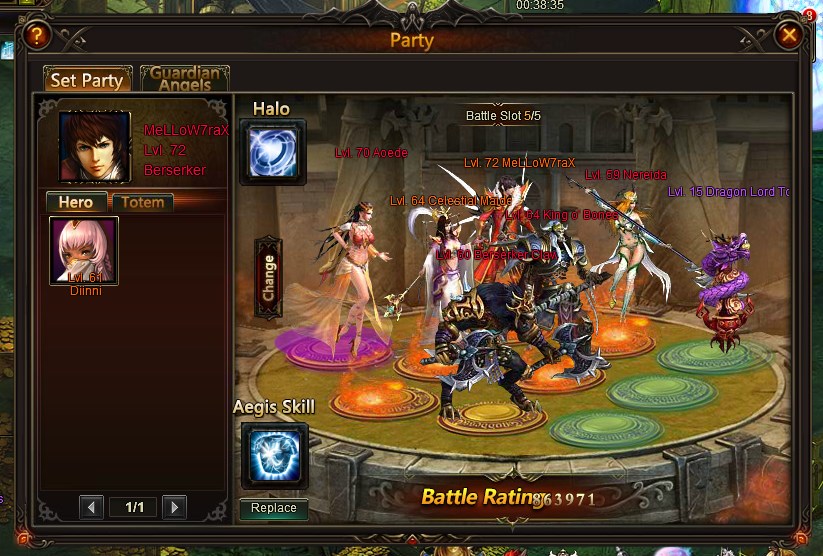Click the vertical Change button
This screenshot has width=823, height=556.
point(268,278)
